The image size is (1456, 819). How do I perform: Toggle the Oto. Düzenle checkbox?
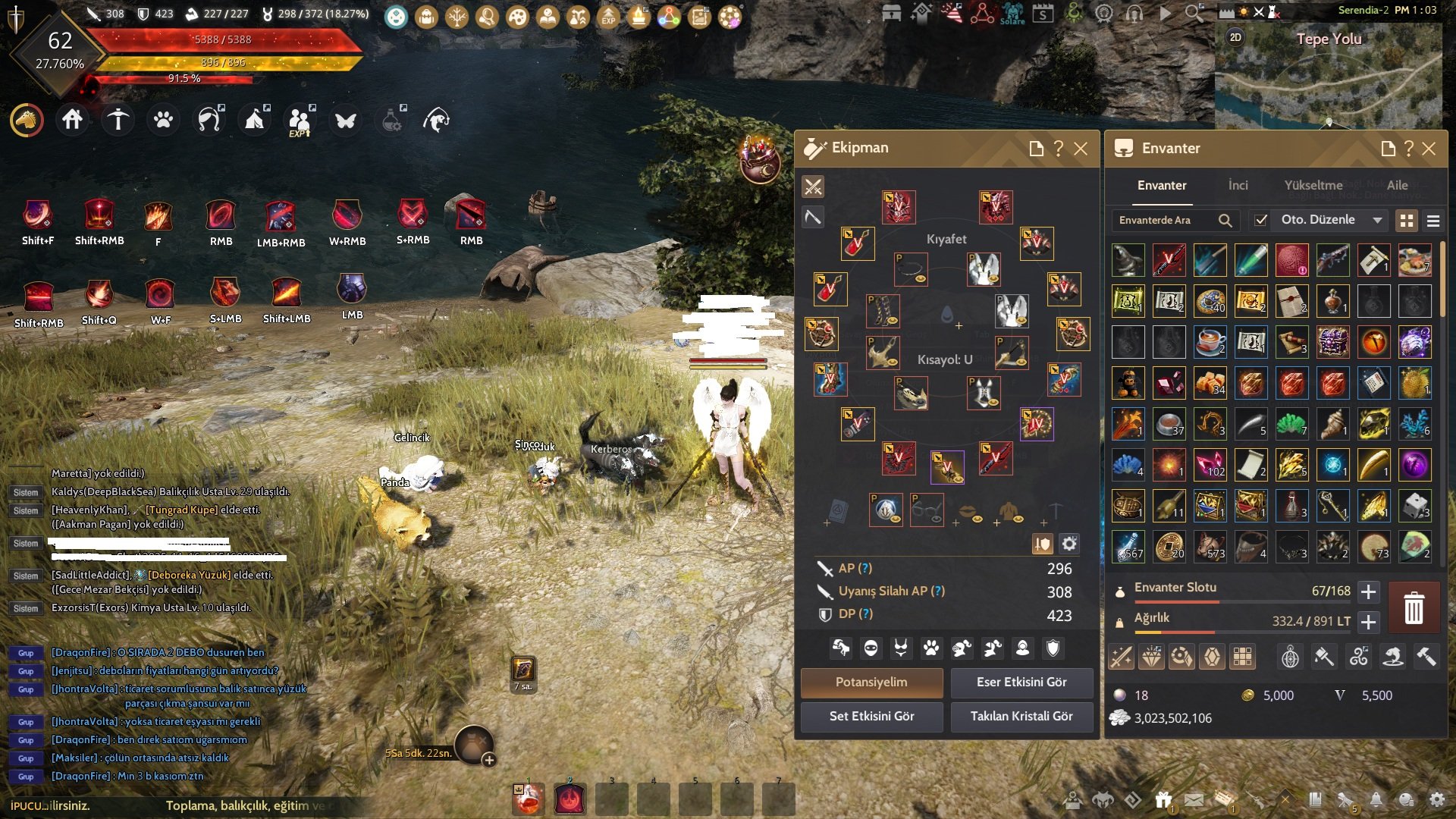pyautogui.click(x=1261, y=220)
